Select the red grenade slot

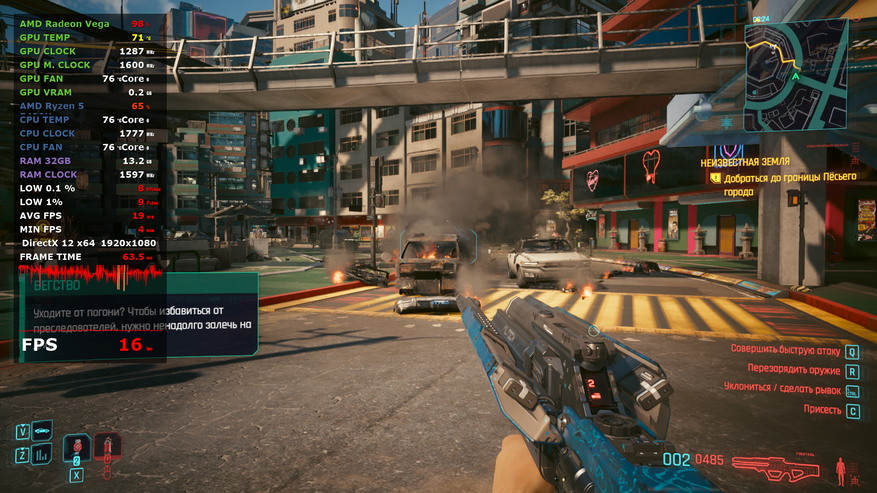coord(108,447)
